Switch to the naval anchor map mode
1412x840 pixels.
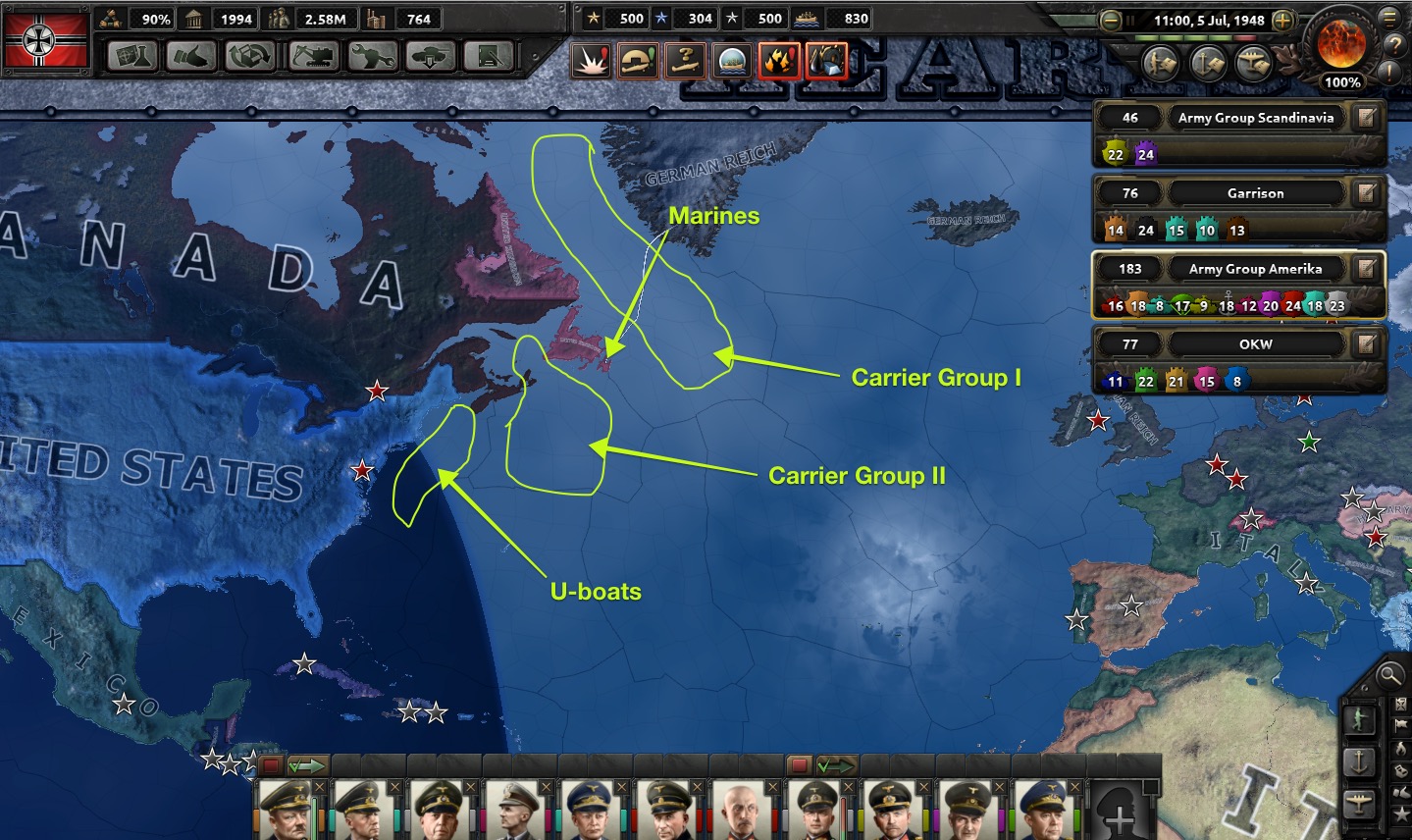[x=1360, y=761]
